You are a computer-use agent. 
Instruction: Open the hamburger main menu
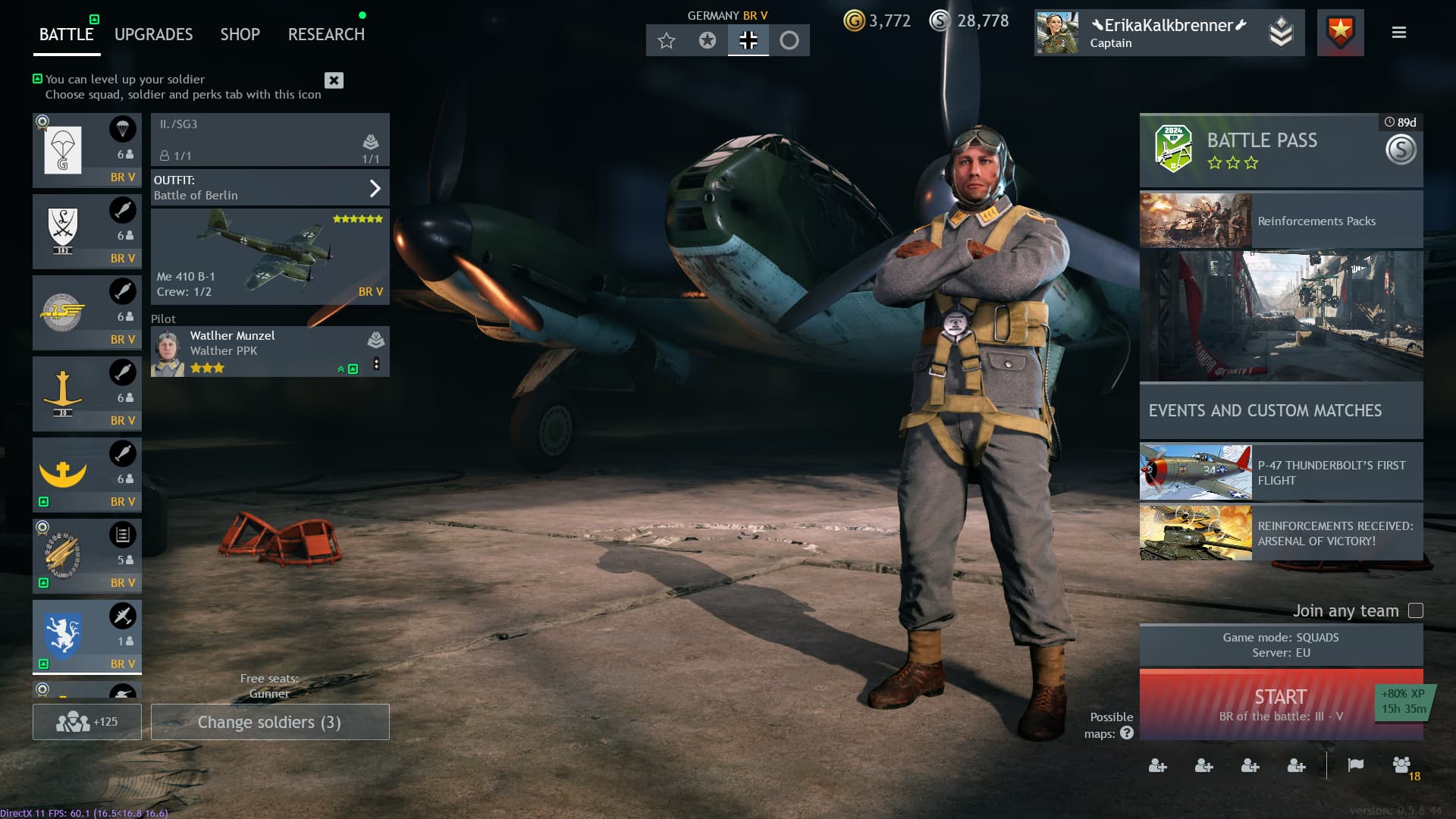pos(1398,33)
